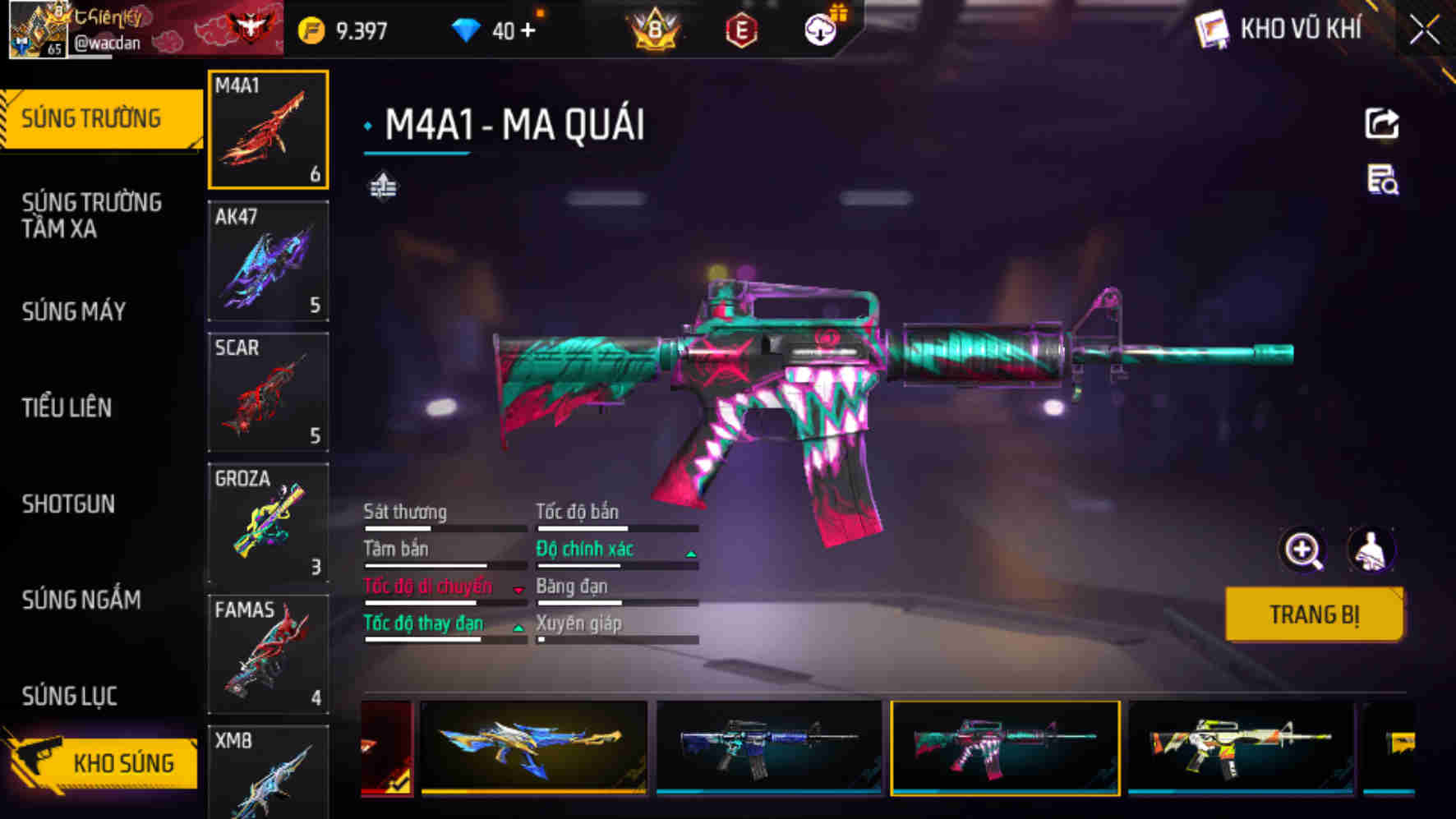Screen dimensions: 1456x819
Task: Pick the FAMAS weapon tile
Action: point(268,654)
